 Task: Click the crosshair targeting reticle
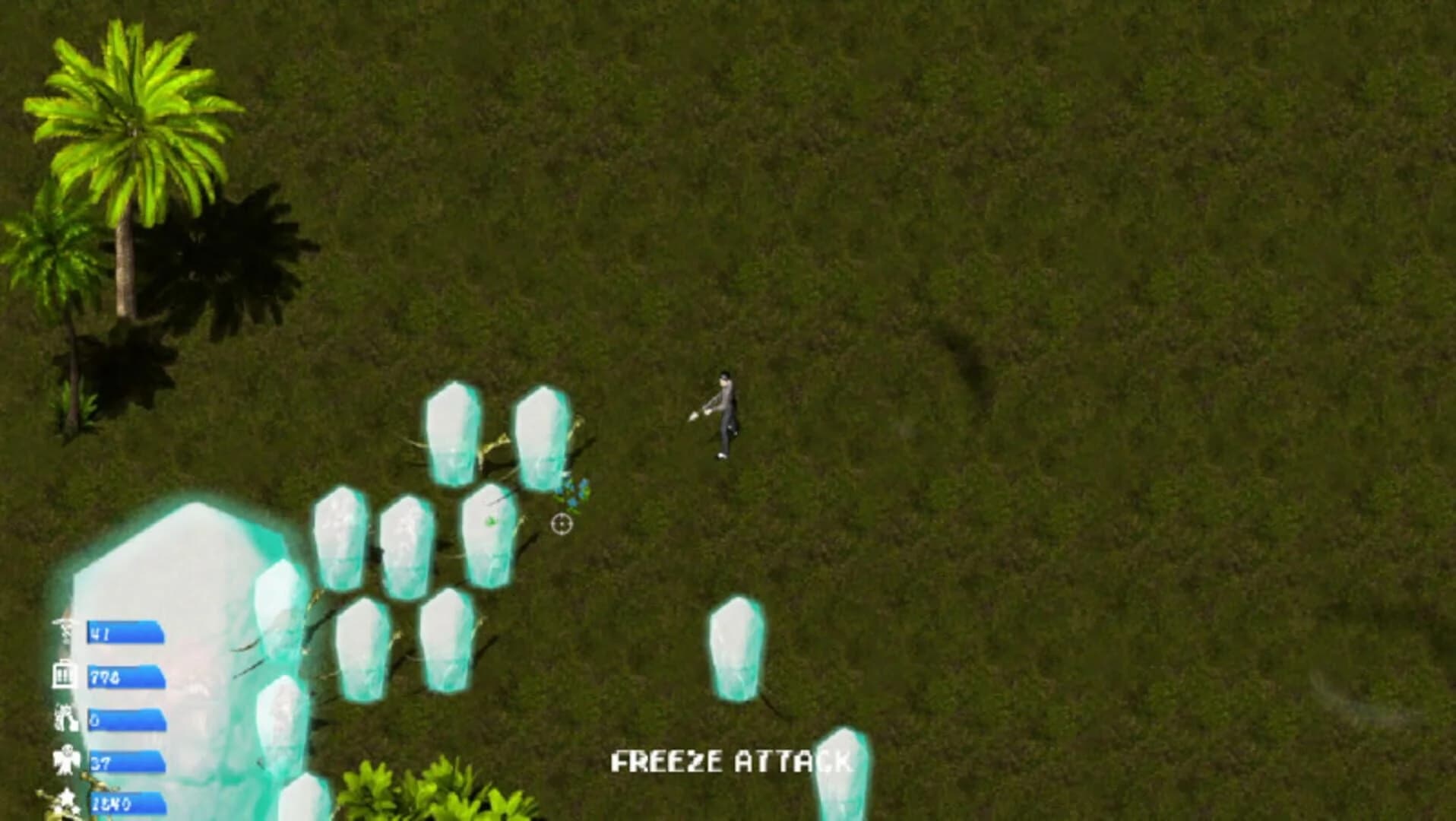pos(560,524)
